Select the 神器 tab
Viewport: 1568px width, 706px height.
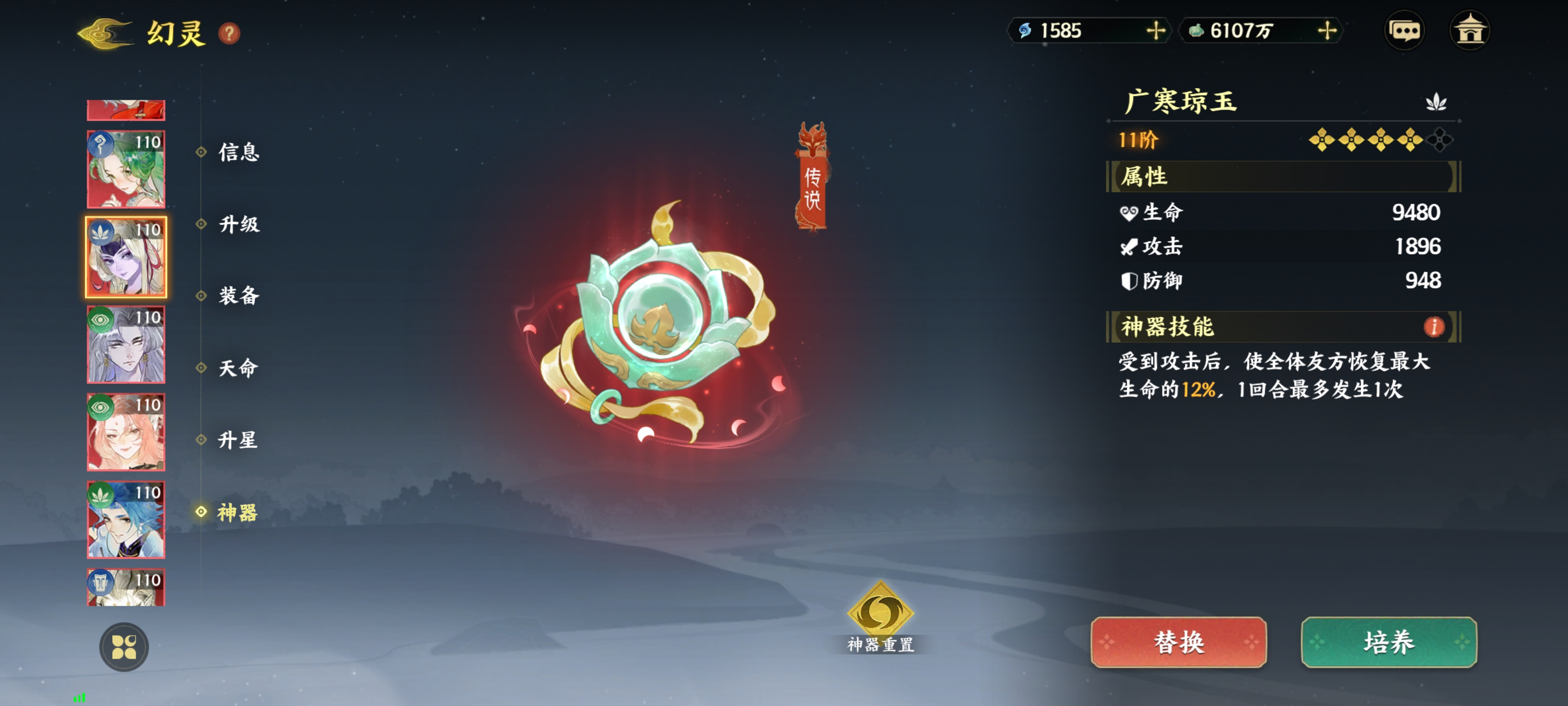[237, 512]
